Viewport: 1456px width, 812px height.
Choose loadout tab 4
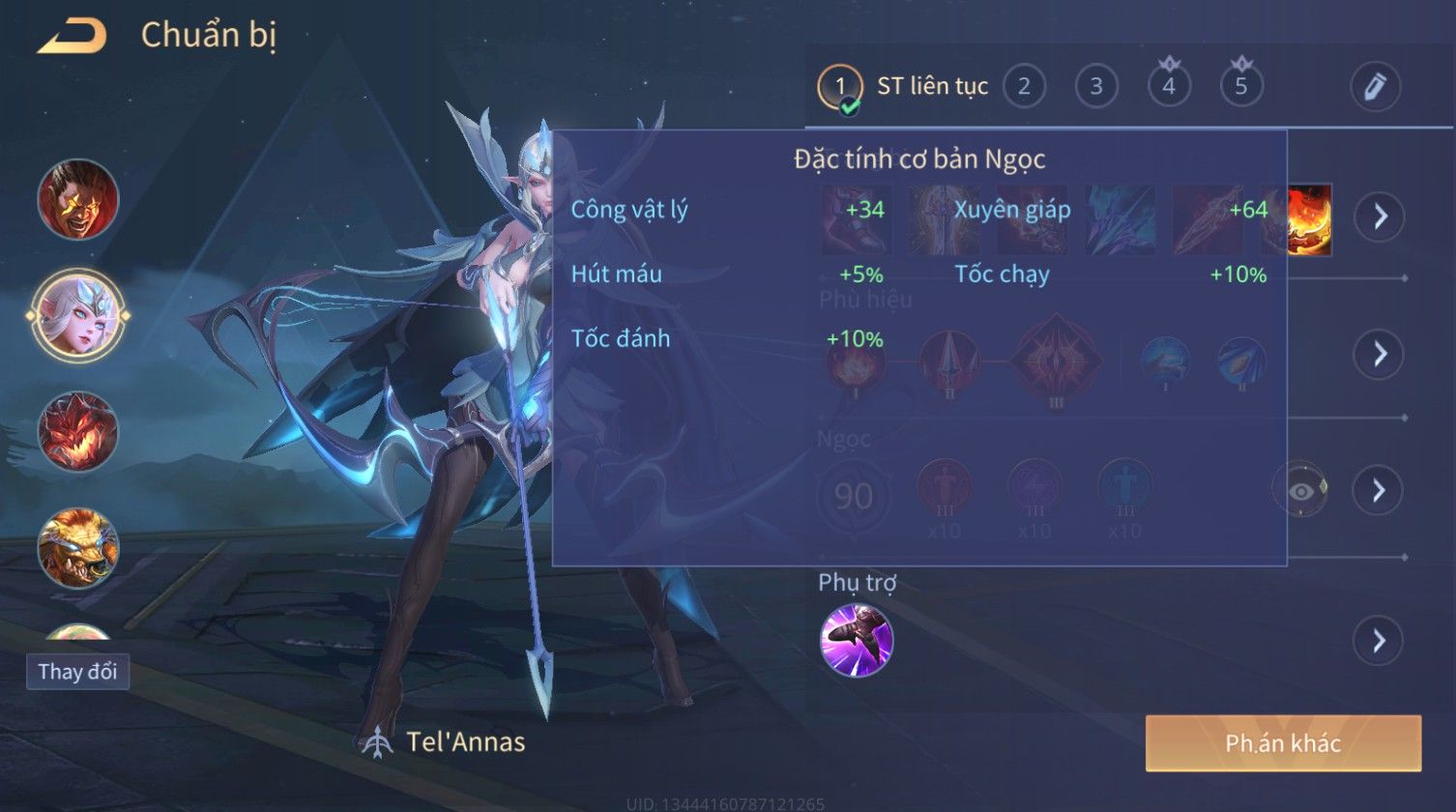point(1169,87)
